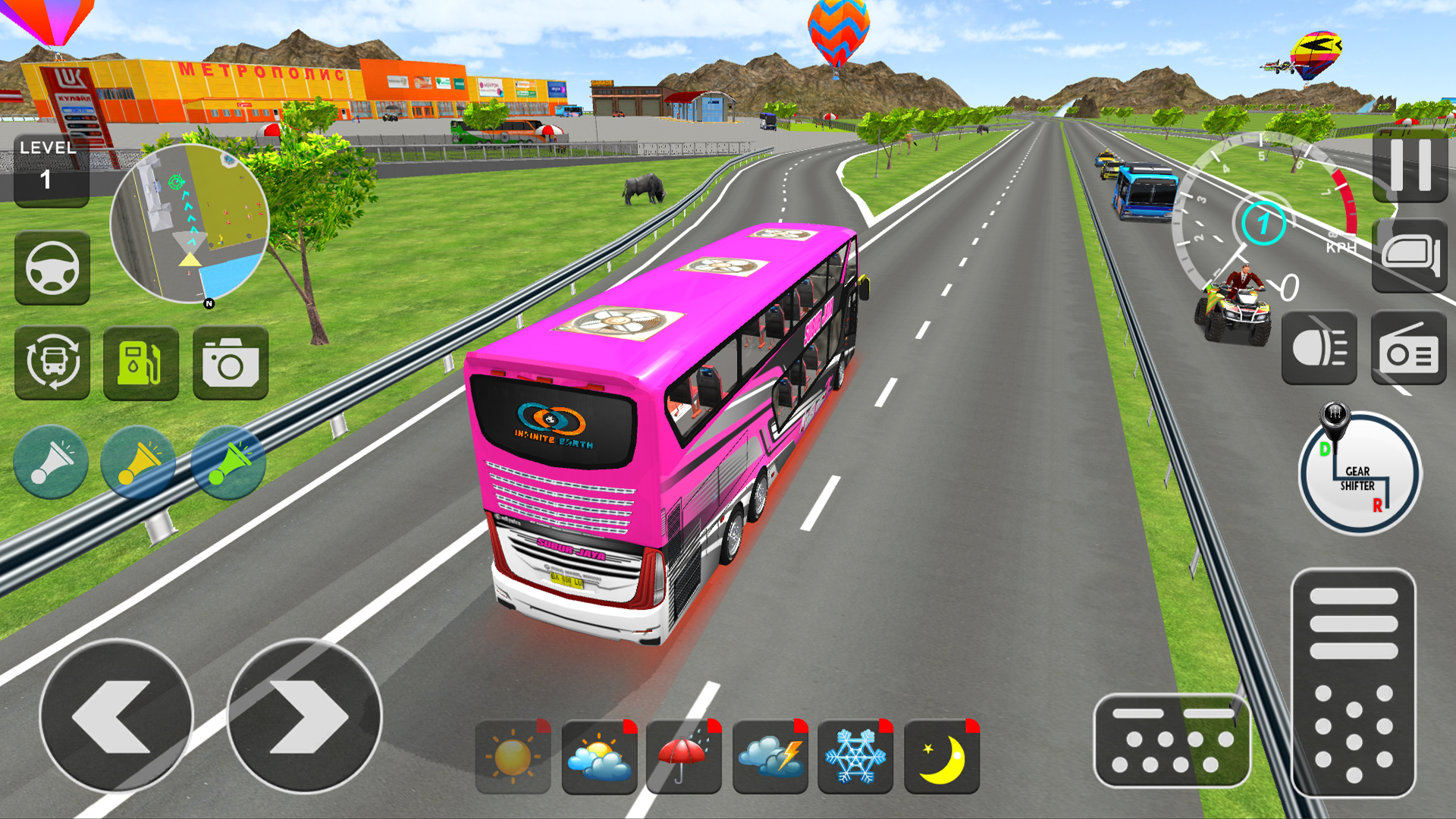The height and width of the screenshot is (819, 1456).
Task: Tap the Level 1 badge
Action: [50, 167]
